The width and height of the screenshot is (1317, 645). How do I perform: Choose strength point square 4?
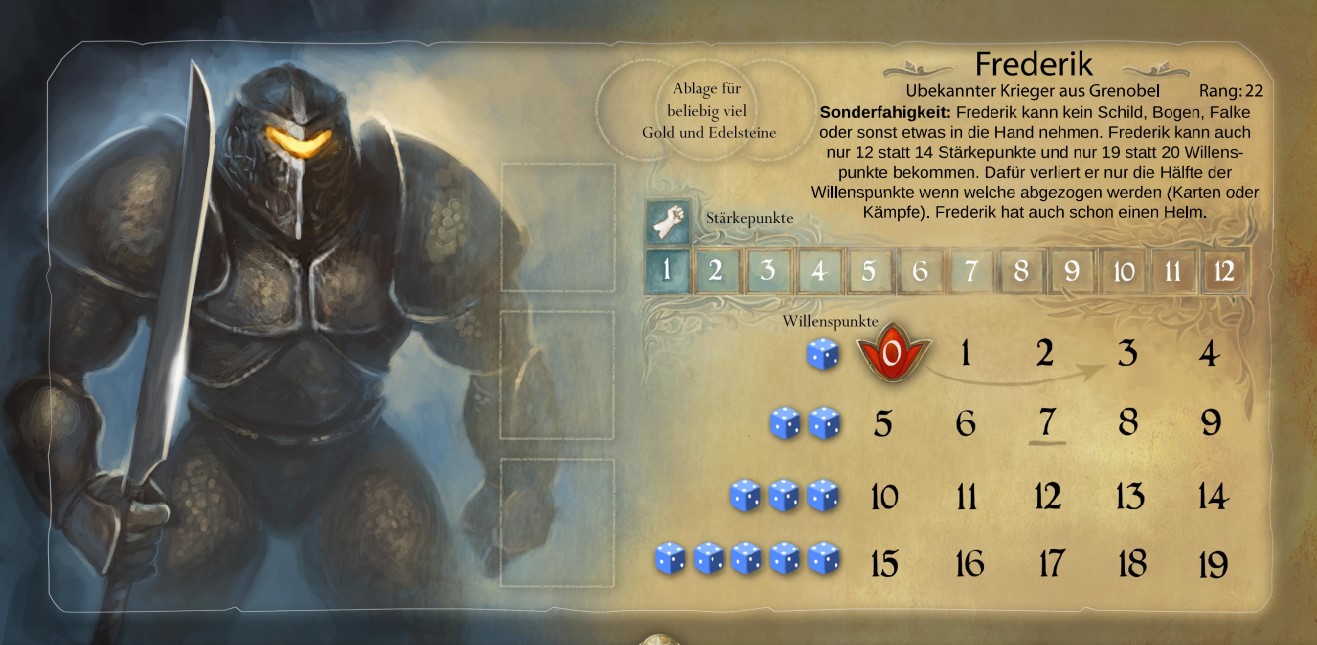[818, 270]
